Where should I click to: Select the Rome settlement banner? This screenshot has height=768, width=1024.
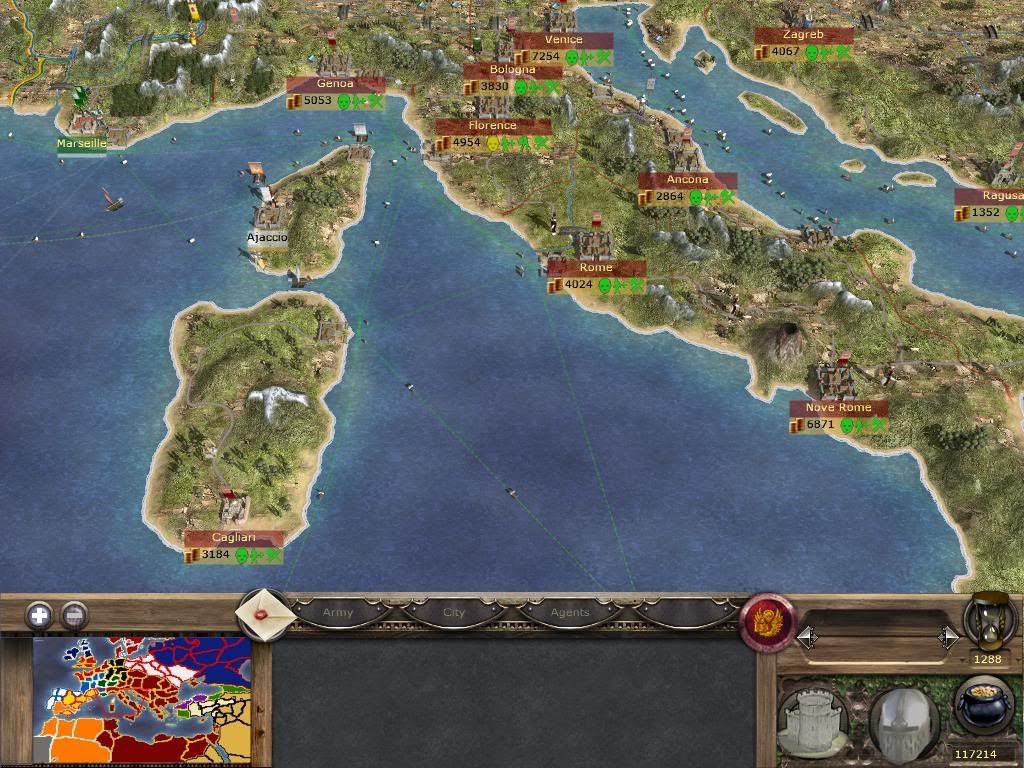coord(596,268)
